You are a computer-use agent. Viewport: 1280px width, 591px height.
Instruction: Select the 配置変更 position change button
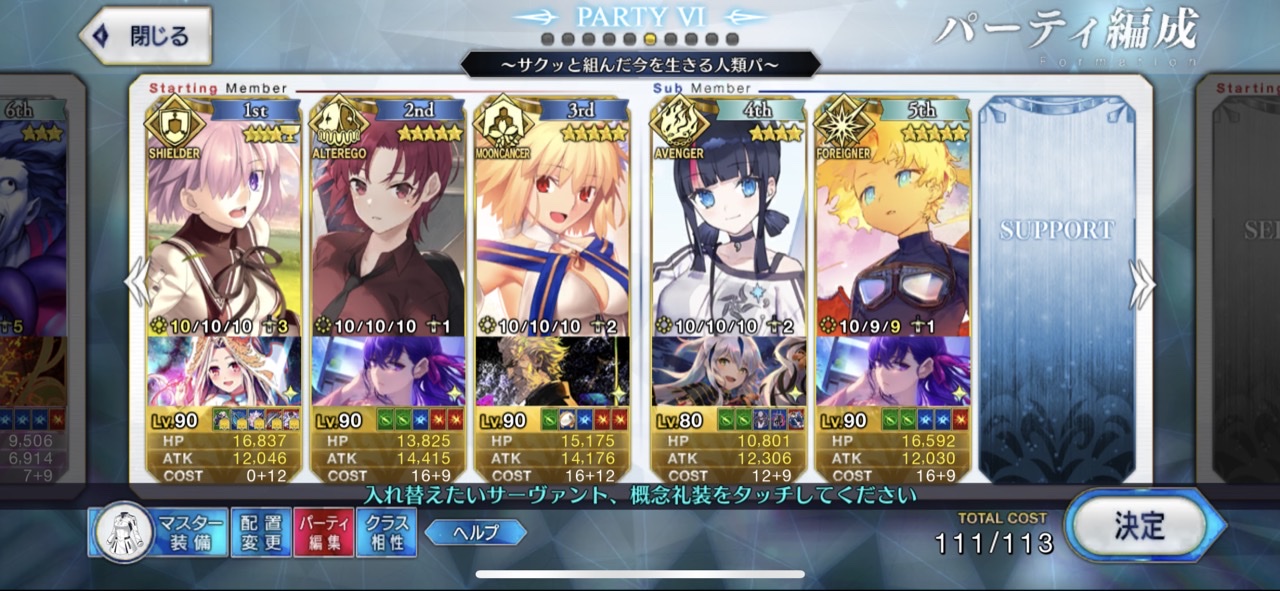pos(261,532)
